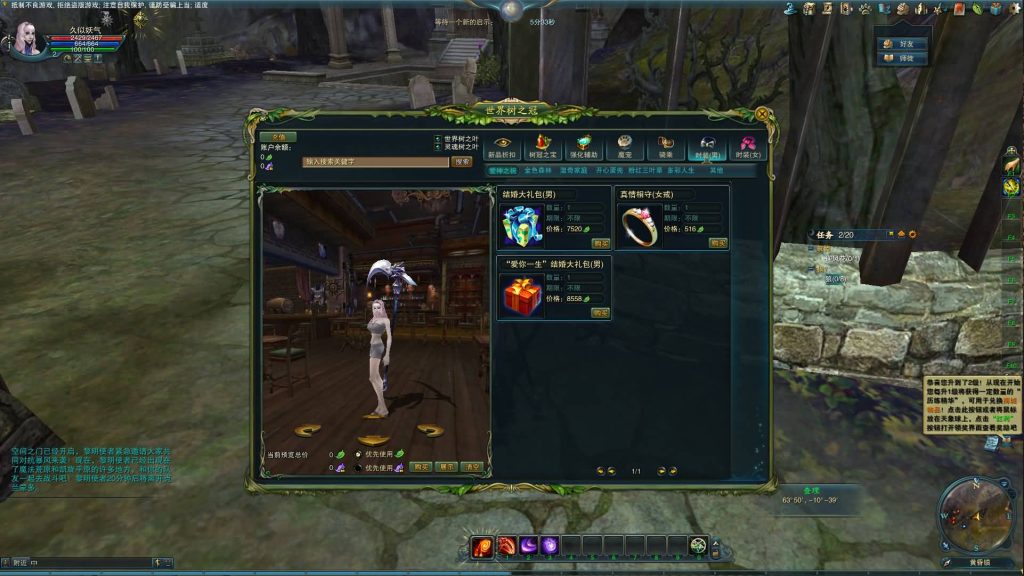
Task: Select the 强化辅助 category tab
Action: (x=584, y=147)
